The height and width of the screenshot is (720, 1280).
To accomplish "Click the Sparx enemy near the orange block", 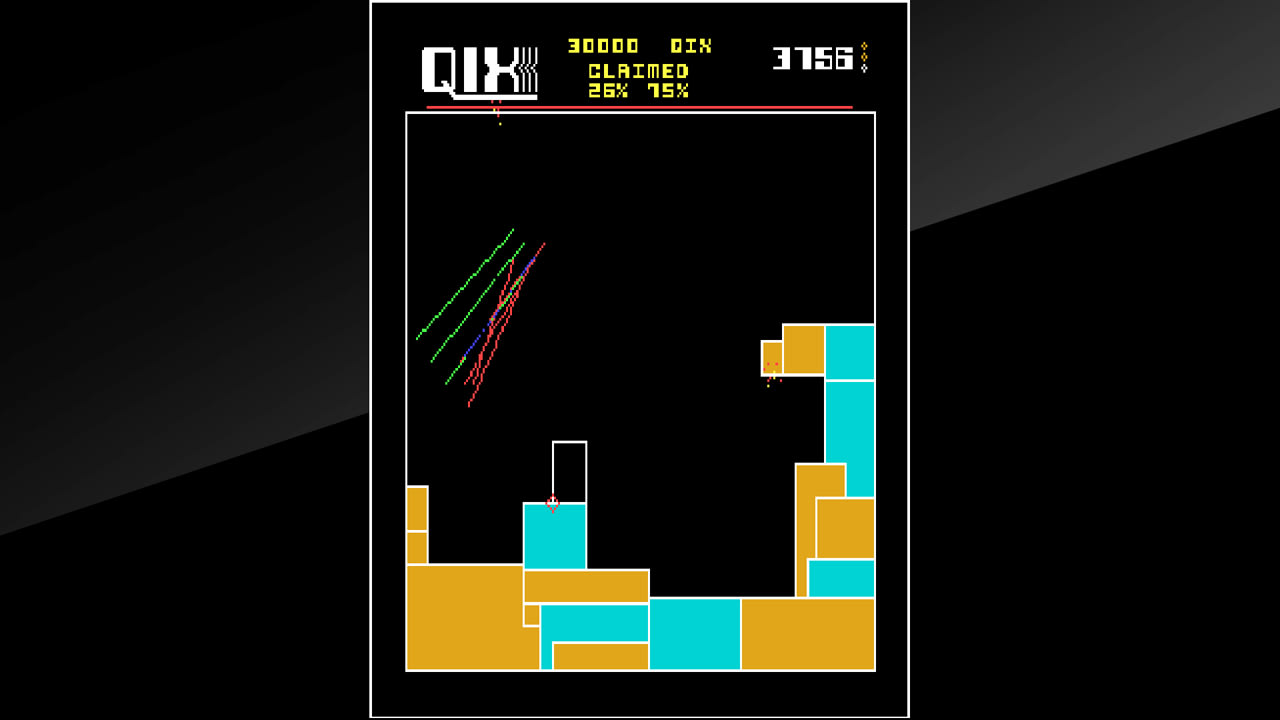I will tap(770, 375).
